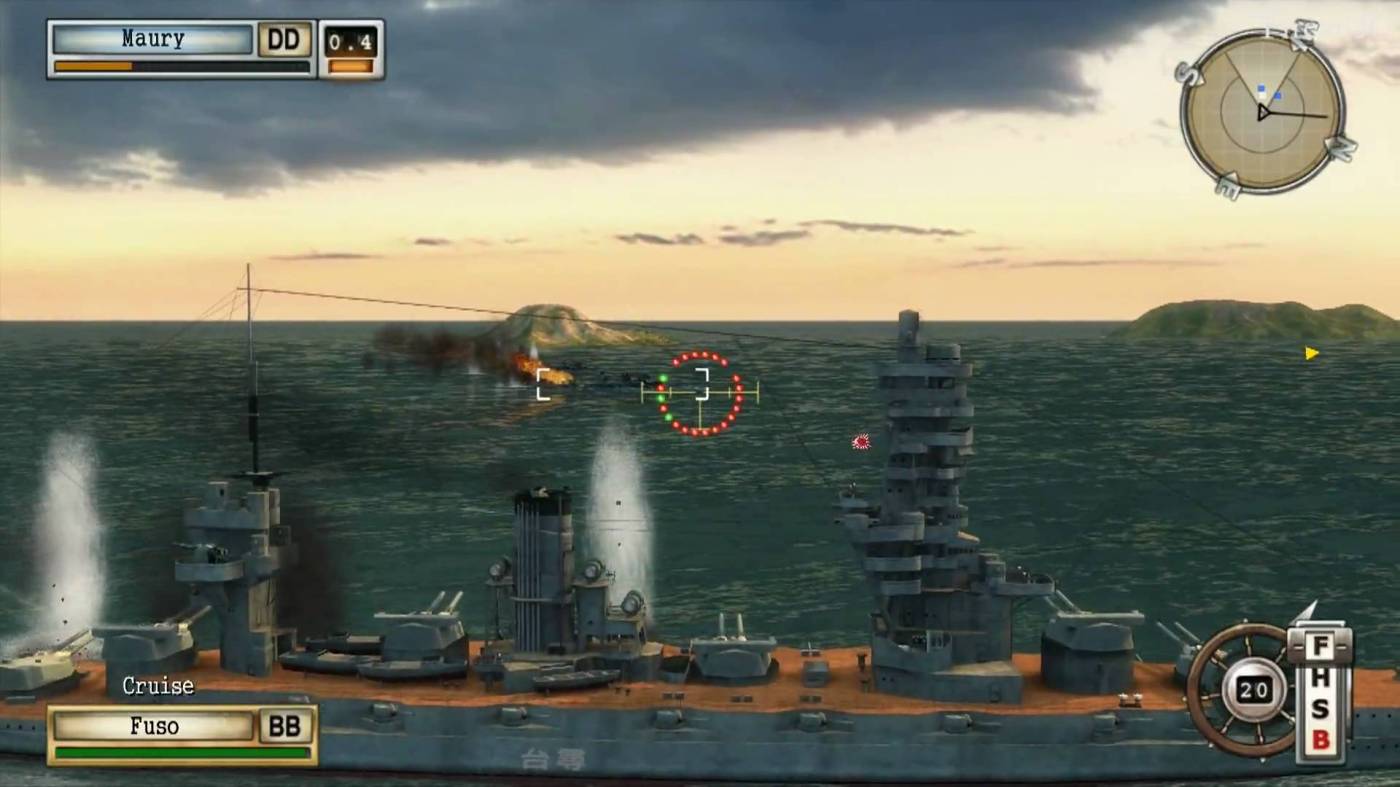1400x787 pixels.
Task: Select the BB badge next to Fuso
Action: [x=285, y=727]
